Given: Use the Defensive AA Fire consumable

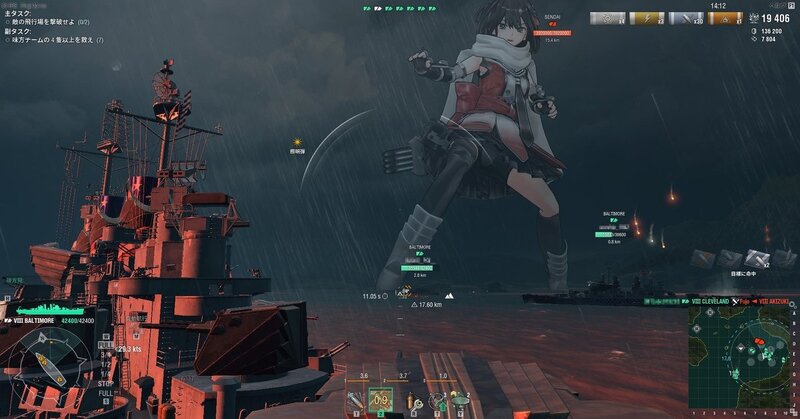Looking at the screenshot, I should [435, 401].
